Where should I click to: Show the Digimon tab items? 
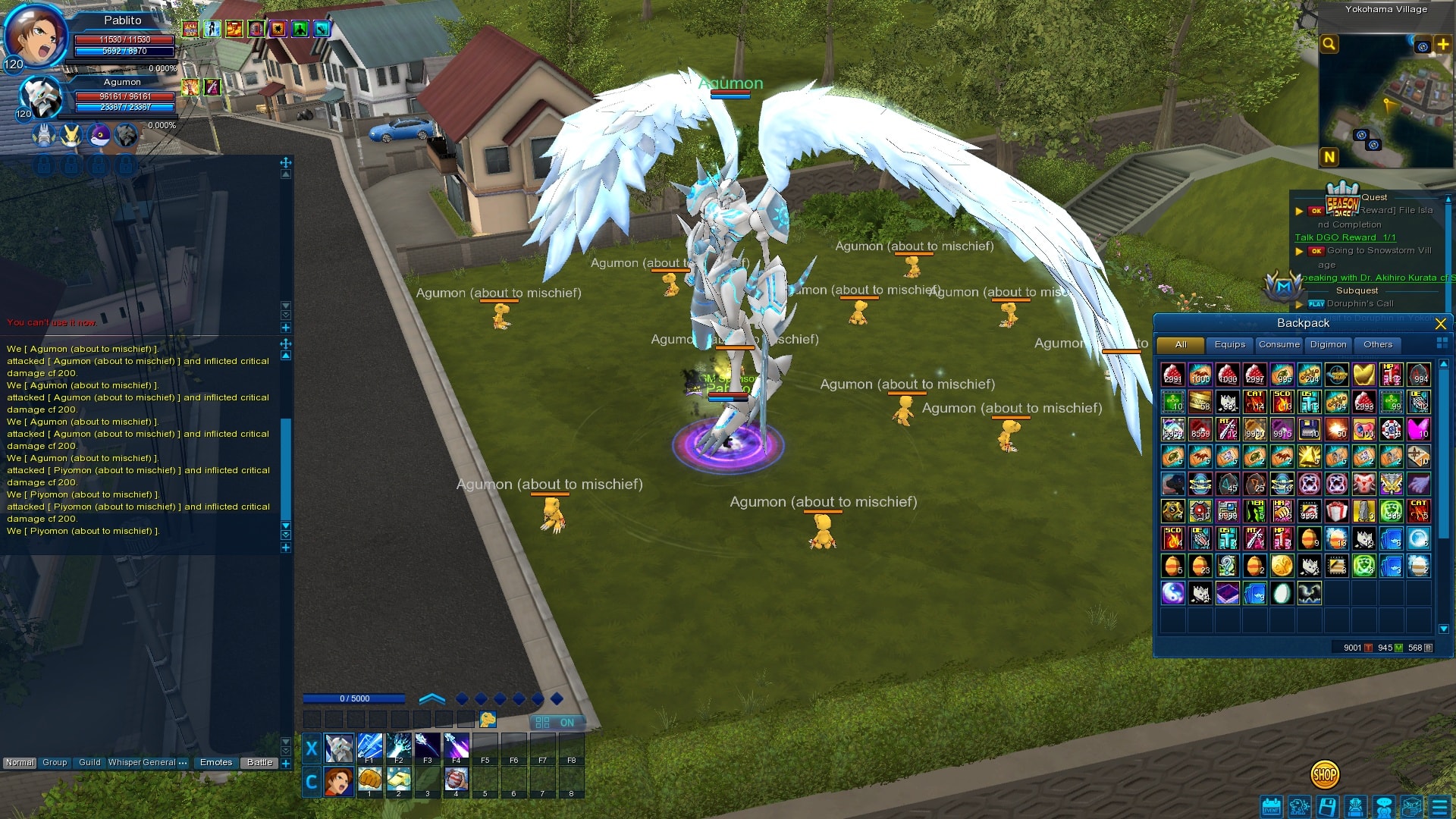point(1328,345)
